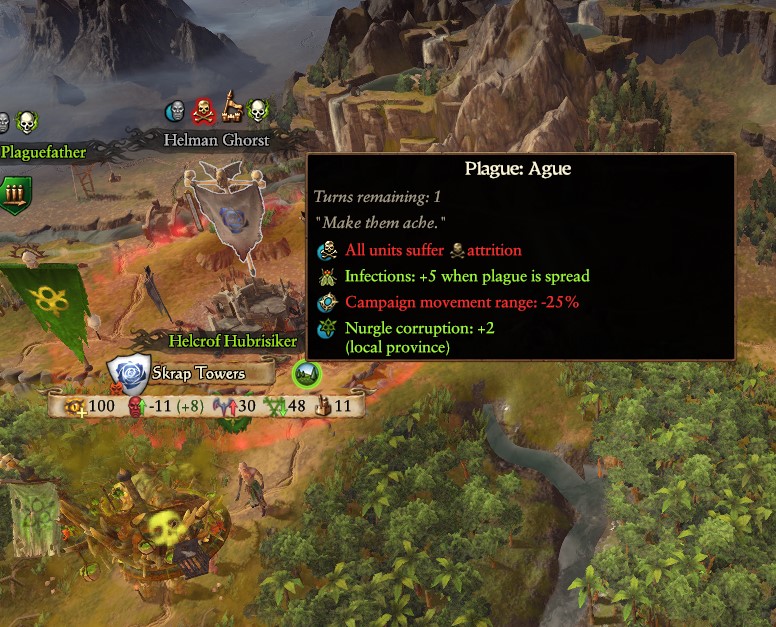
Task: Select the Skrap Towers settlement label
Action: click(x=197, y=374)
